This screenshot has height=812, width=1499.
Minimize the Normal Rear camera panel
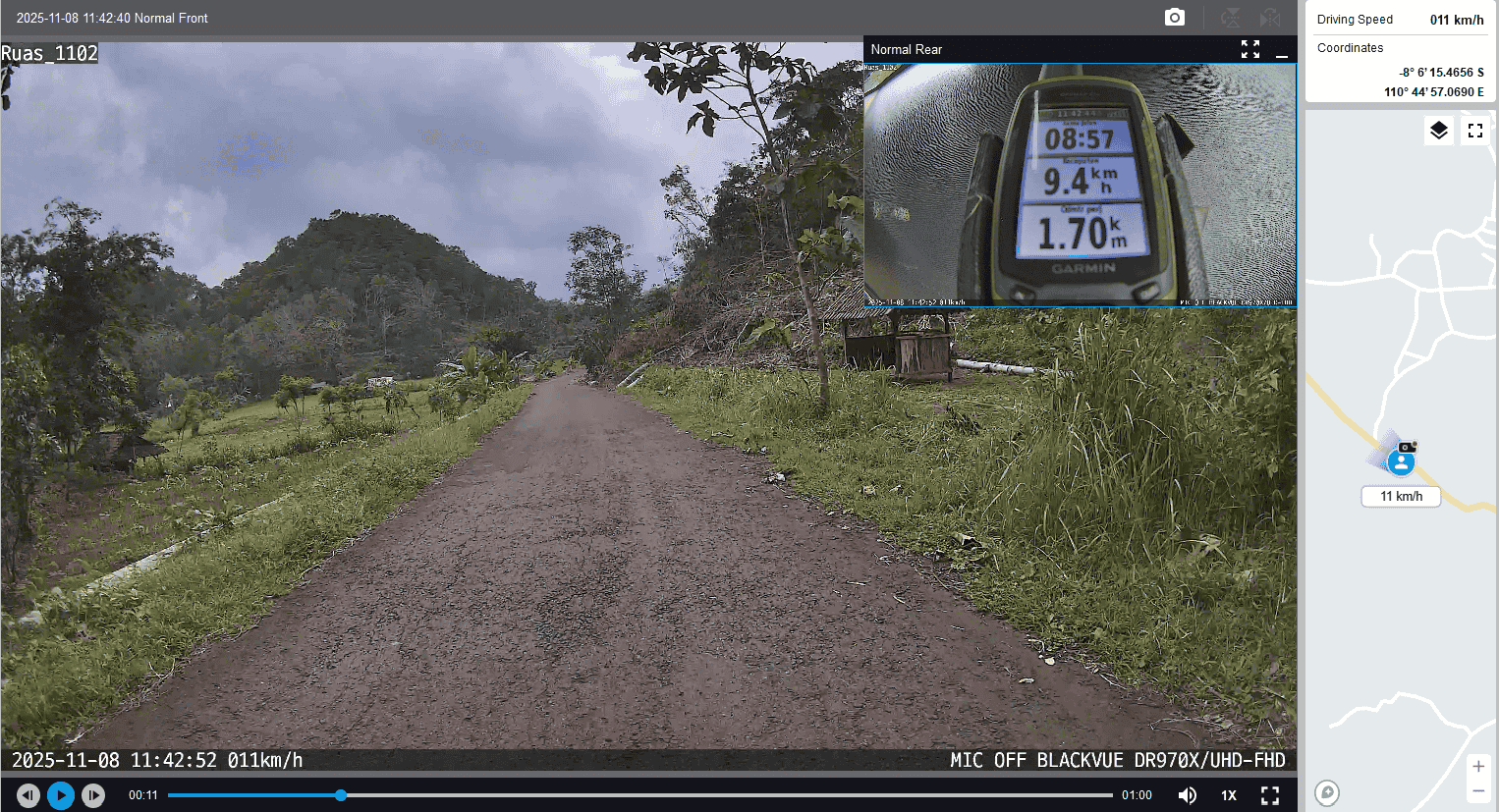[x=1282, y=50]
